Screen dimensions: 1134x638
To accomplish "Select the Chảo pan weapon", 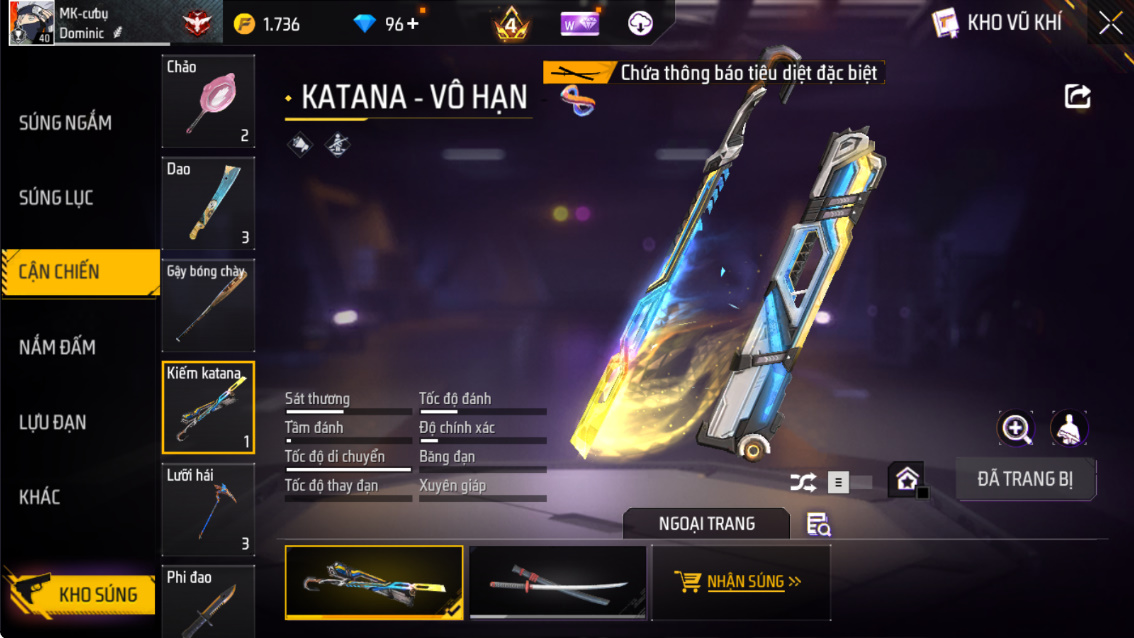I will tap(208, 101).
